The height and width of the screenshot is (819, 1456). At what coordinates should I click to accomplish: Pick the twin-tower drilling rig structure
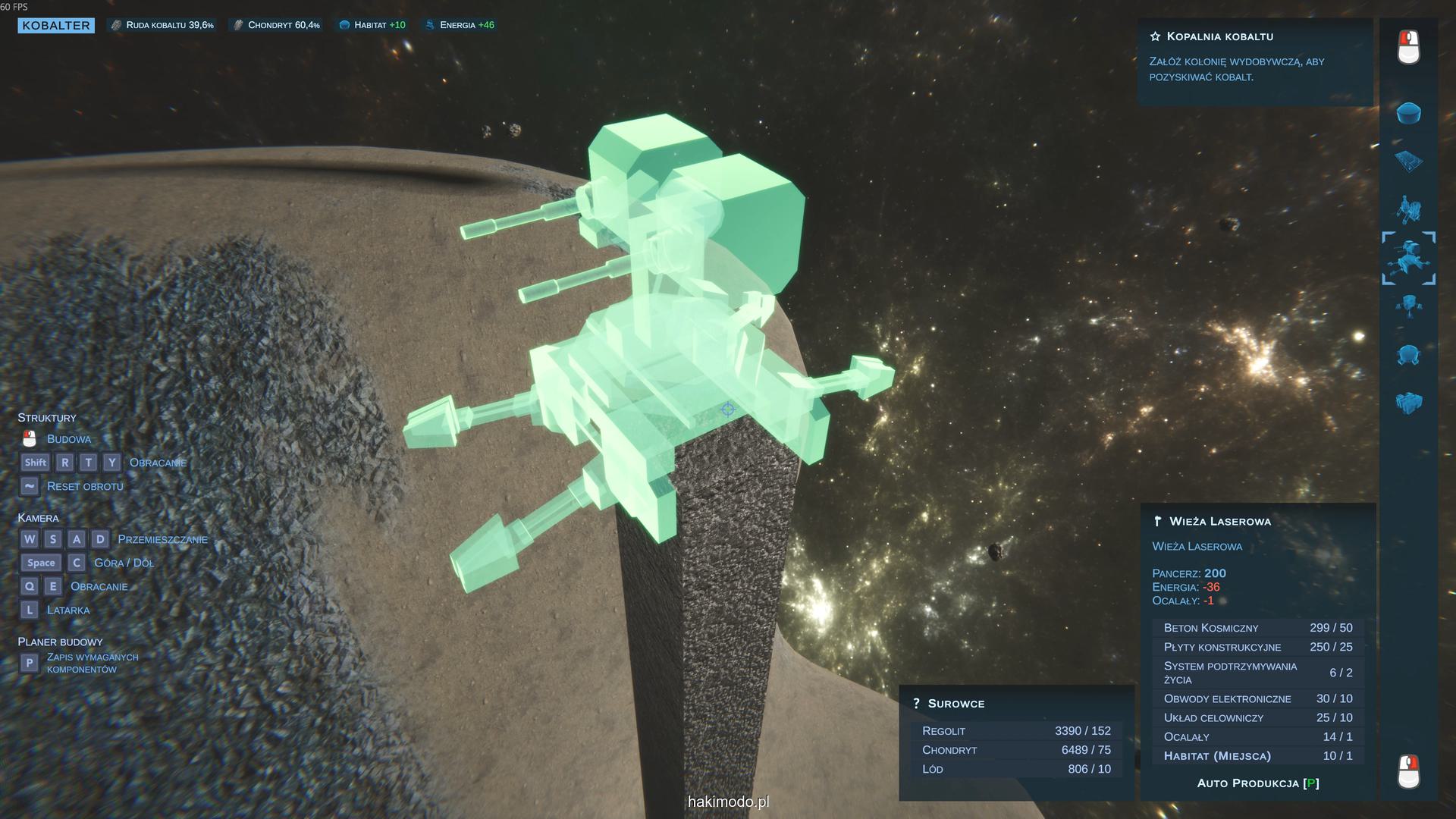[1408, 209]
